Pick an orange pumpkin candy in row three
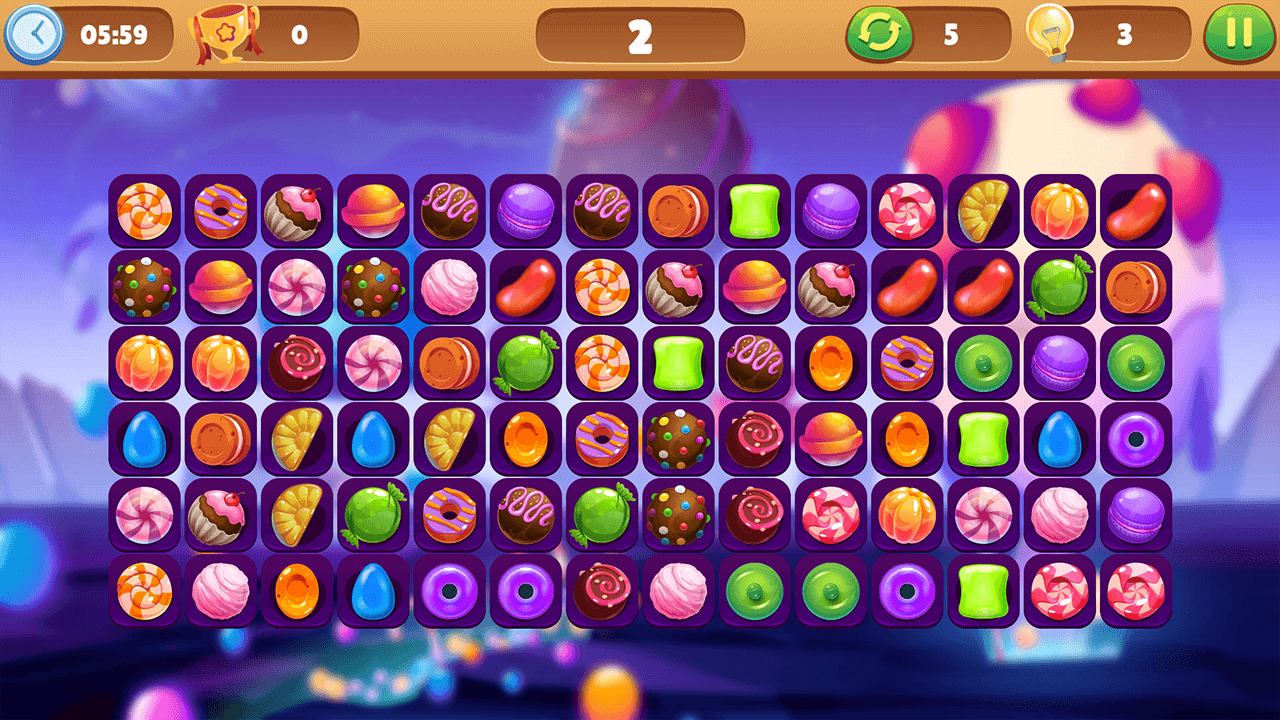The height and width of the screenshot is (720, 1280). (x=143, y=364)
